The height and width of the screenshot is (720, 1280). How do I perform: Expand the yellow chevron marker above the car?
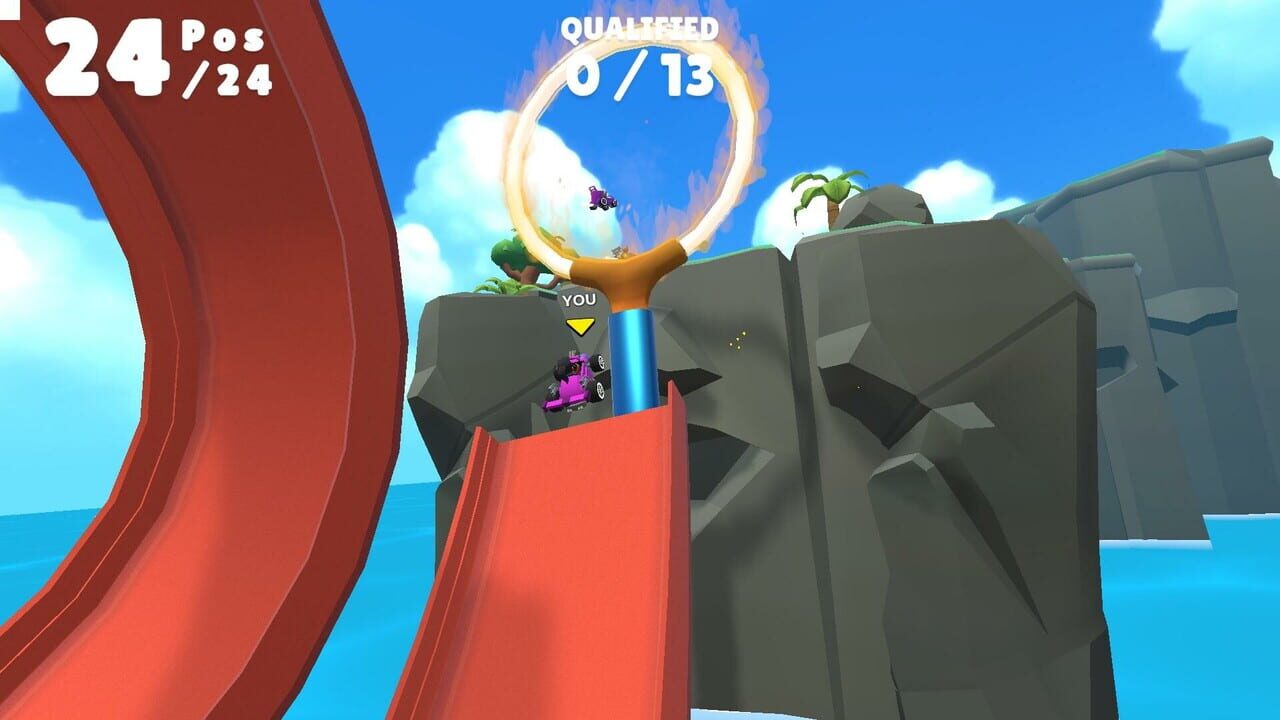pos(581,325)
